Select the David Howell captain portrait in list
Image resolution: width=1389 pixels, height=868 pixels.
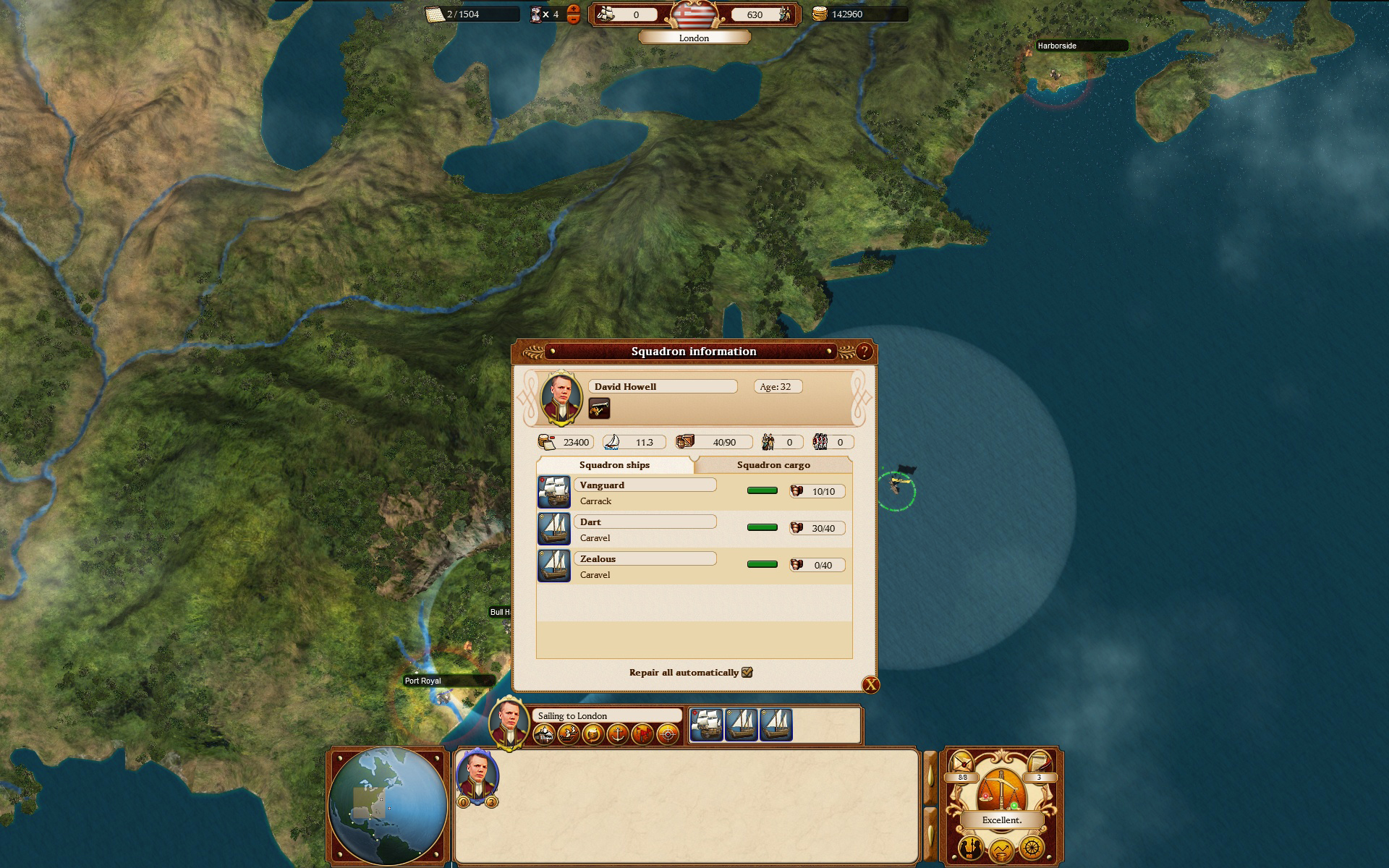[x=477, y=776]
